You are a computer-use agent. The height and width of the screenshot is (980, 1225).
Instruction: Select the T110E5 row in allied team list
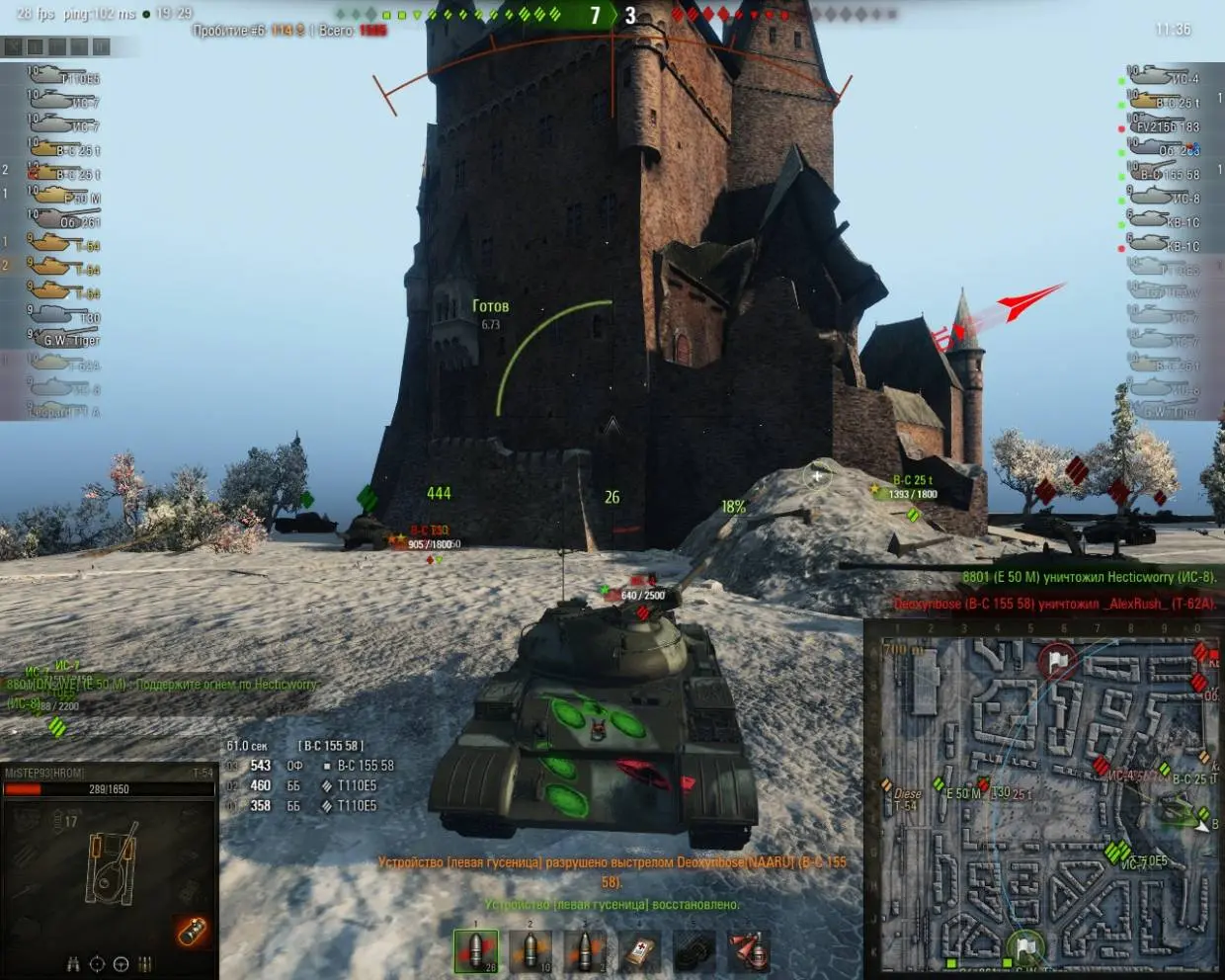coord(64,77)
